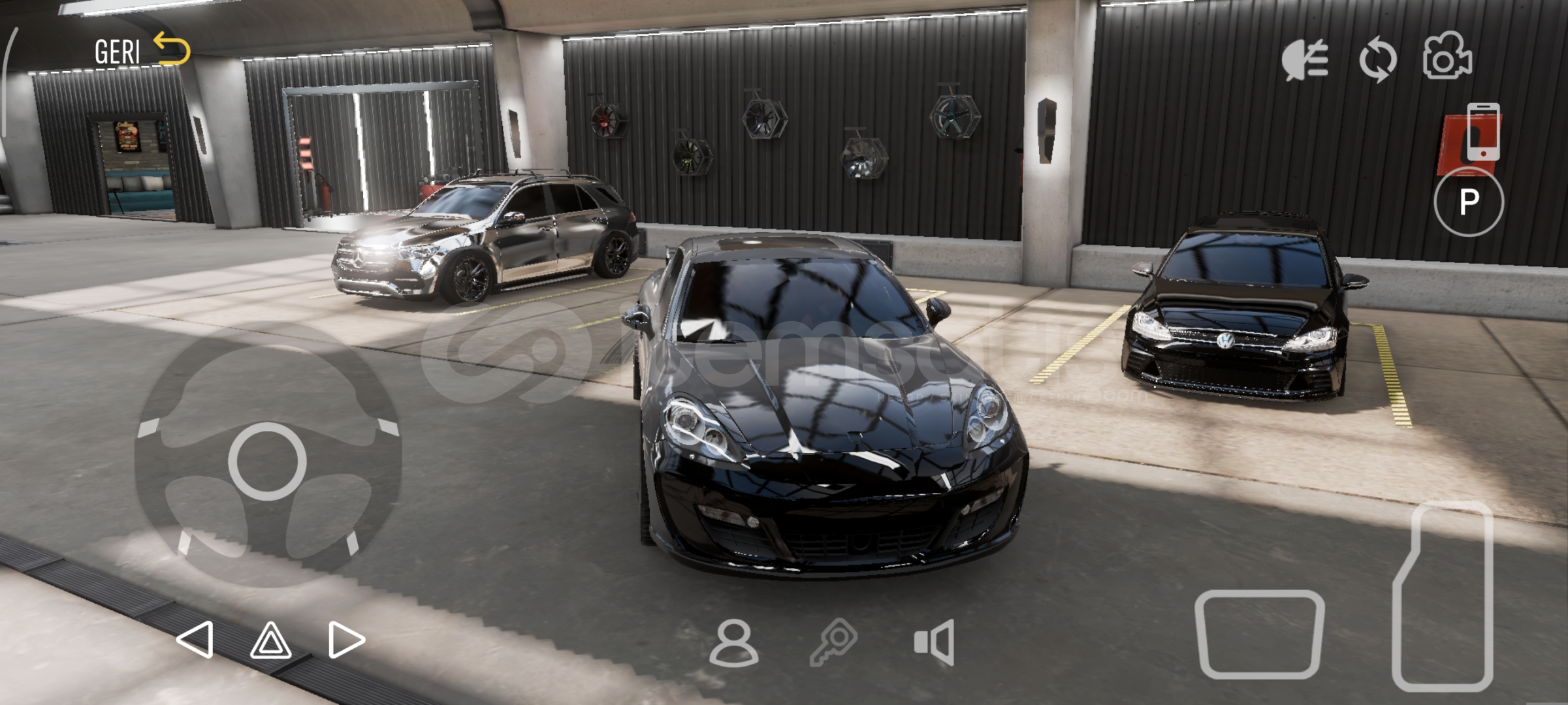Tap the tall gas pedal
Image resolution: width=1568 pixels, height=705 pixels.
pos(1445,595)
